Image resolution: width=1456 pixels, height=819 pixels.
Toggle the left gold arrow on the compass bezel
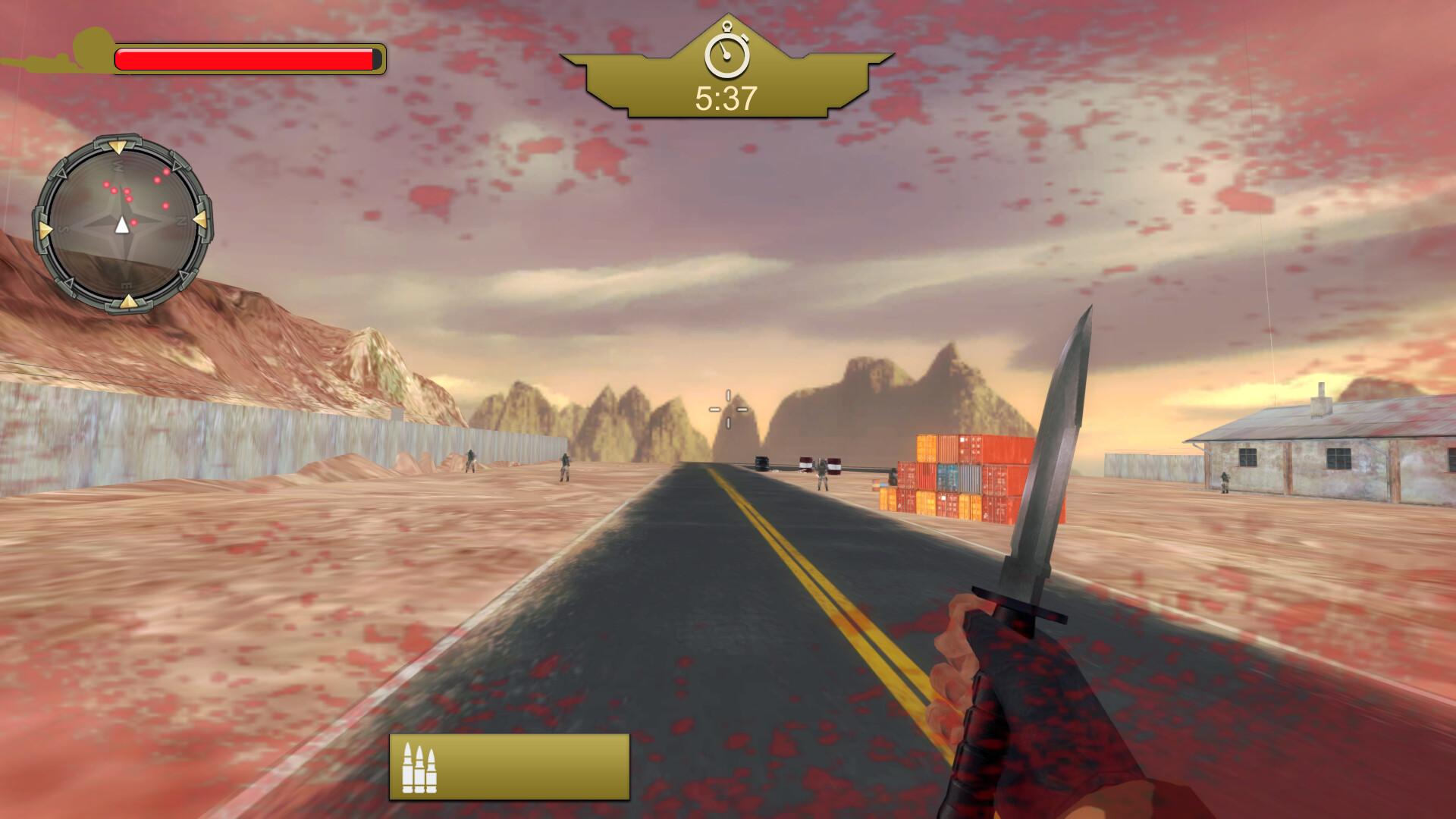(x=44, y=227)
